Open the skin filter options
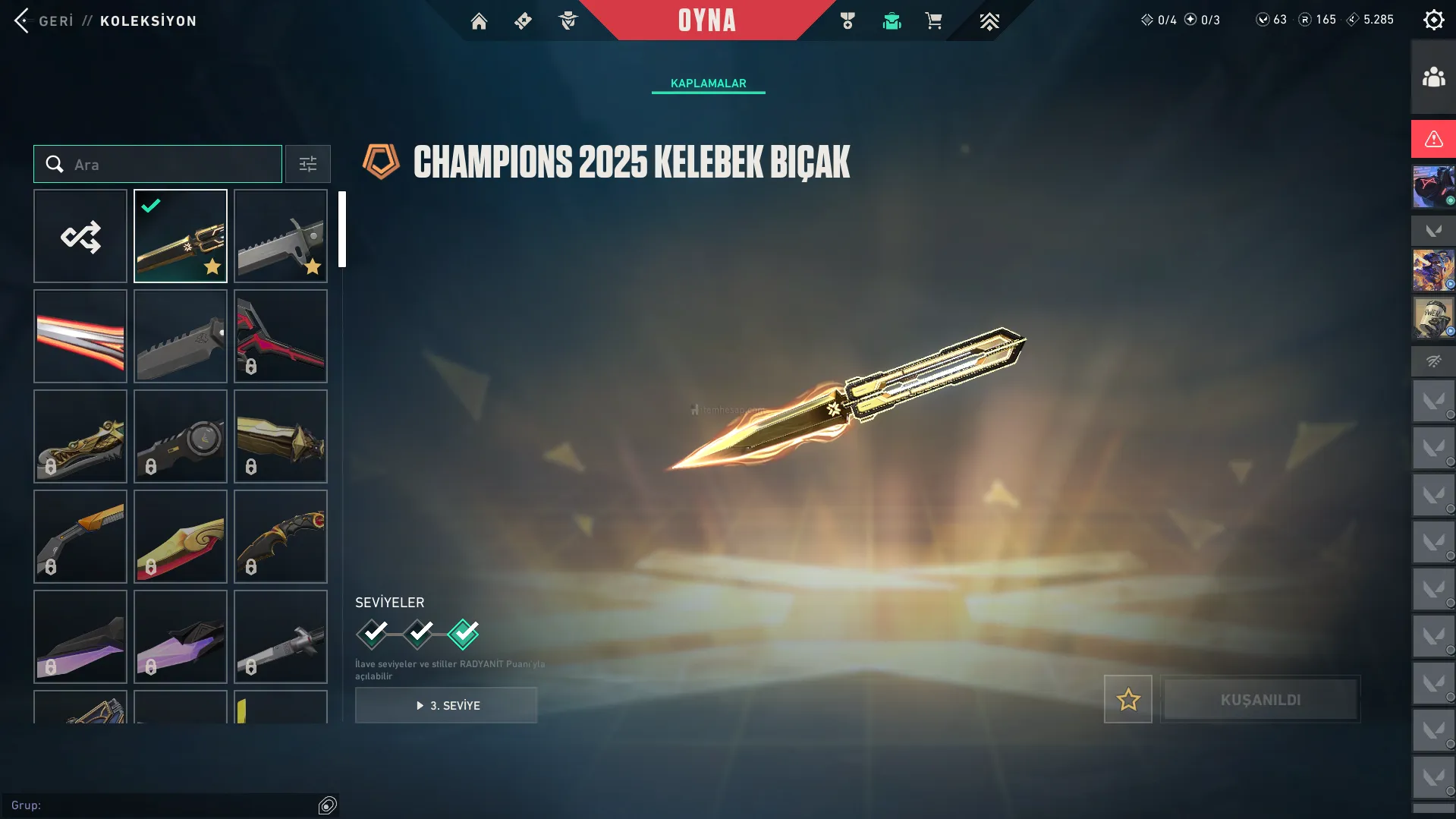This screenshot has width=1456, height=819. pyautogui.click(x=308, y=164)
